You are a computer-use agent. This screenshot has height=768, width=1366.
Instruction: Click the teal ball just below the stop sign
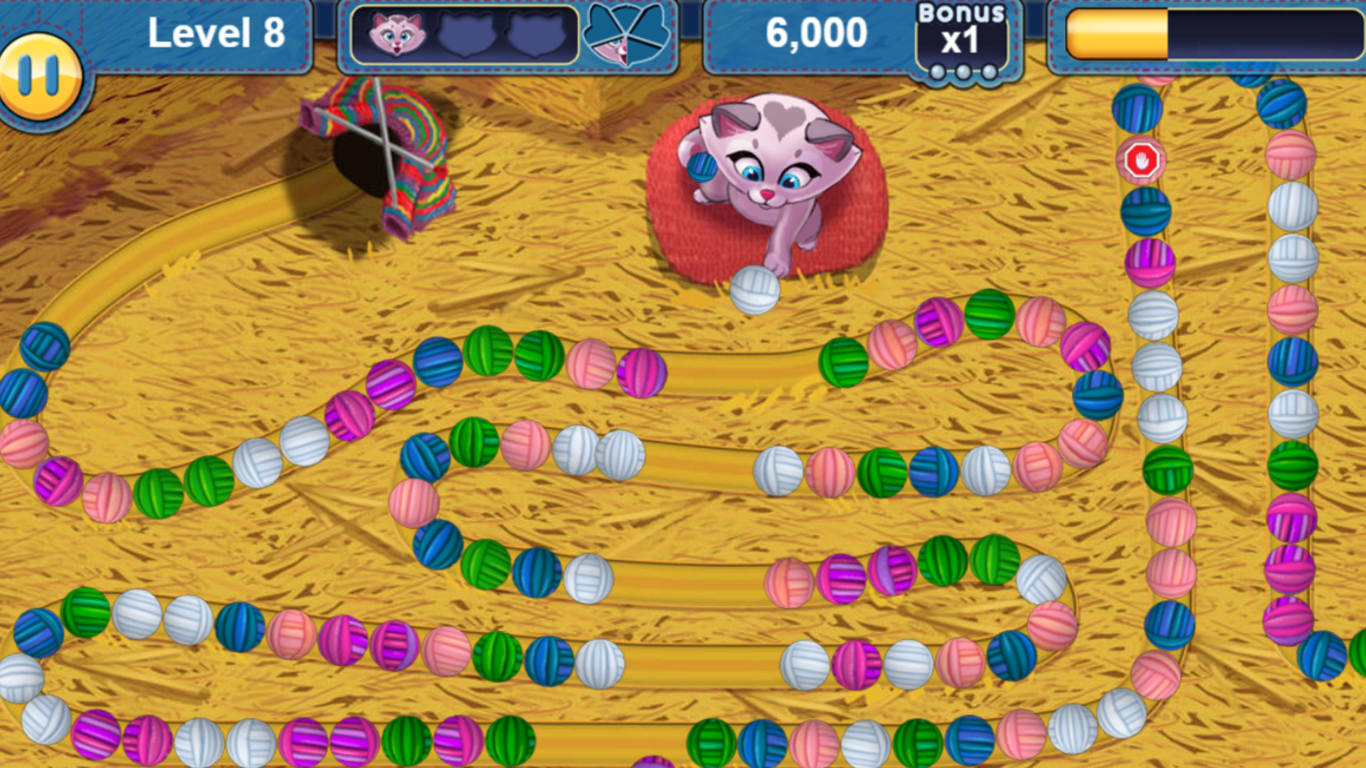click(1146, 213)
